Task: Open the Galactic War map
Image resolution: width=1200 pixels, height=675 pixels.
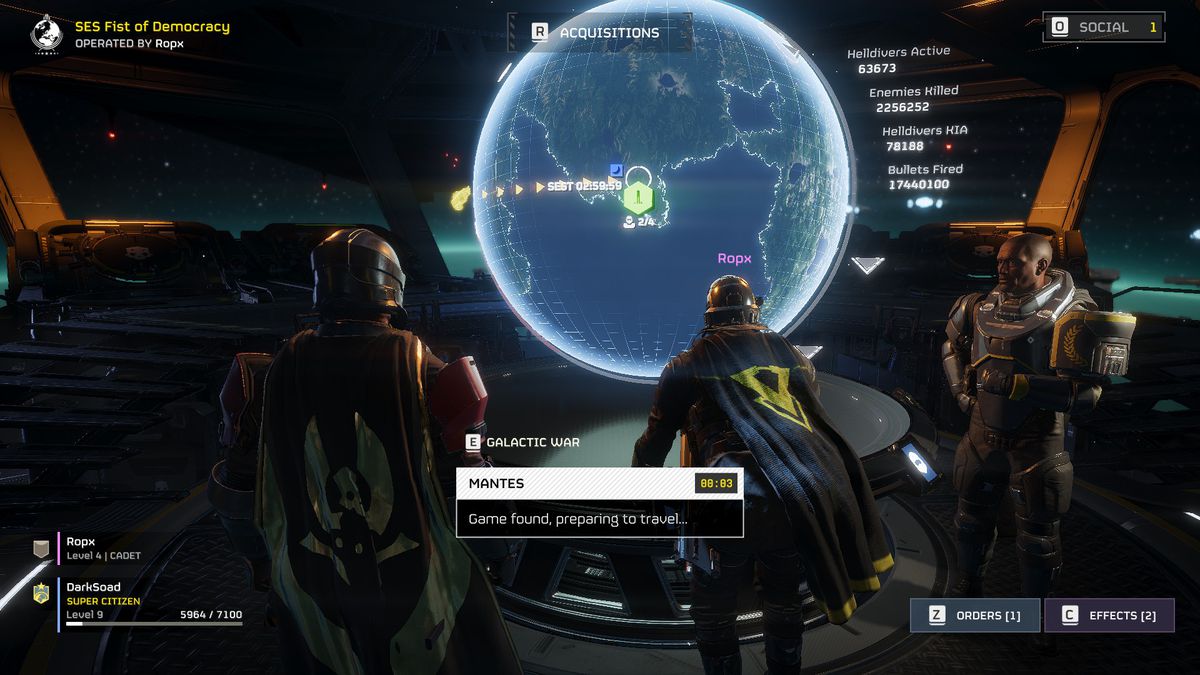Action: (x=523, y=442)
